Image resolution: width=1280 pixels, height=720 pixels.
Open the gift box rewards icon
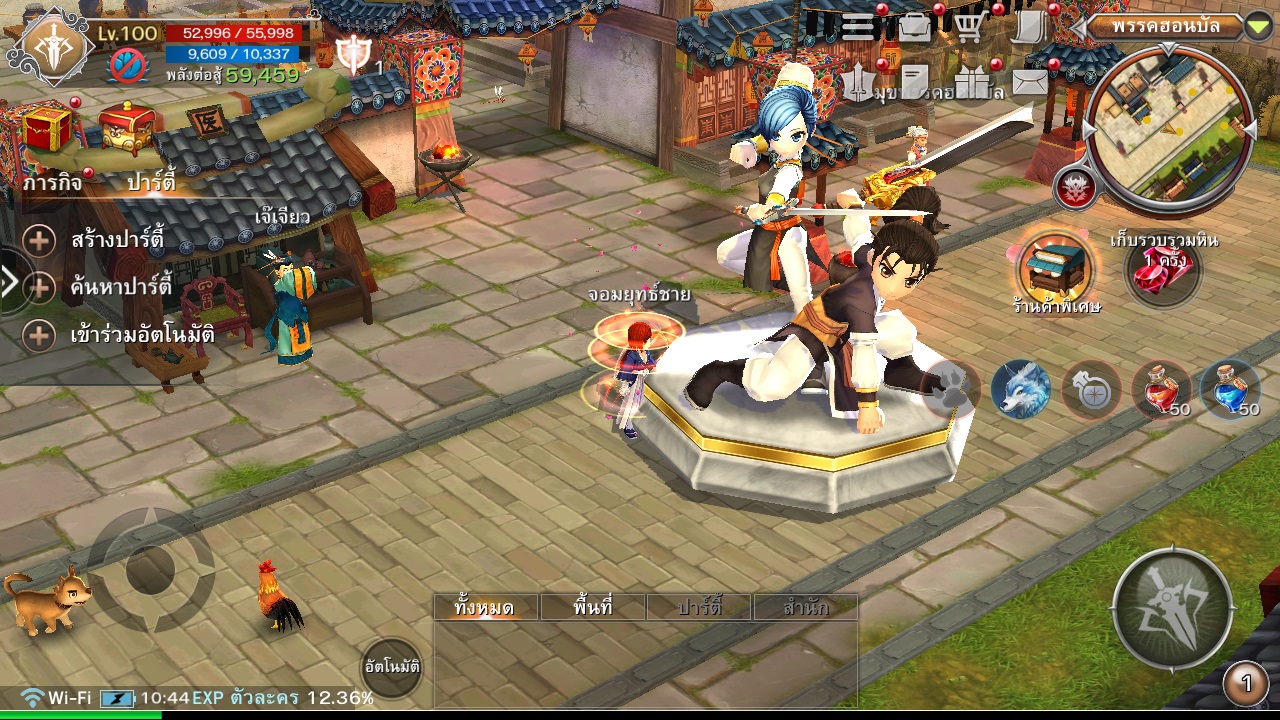pyautogui.click(x=970, y=84)
